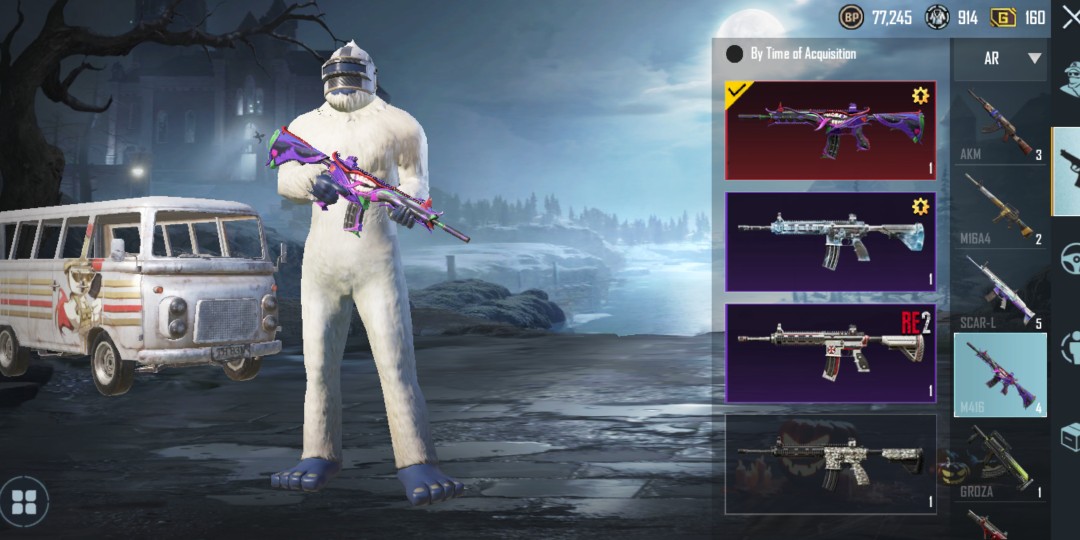Open the AR weapon type dropdown
1080x540 pixels.
[999, 59]
